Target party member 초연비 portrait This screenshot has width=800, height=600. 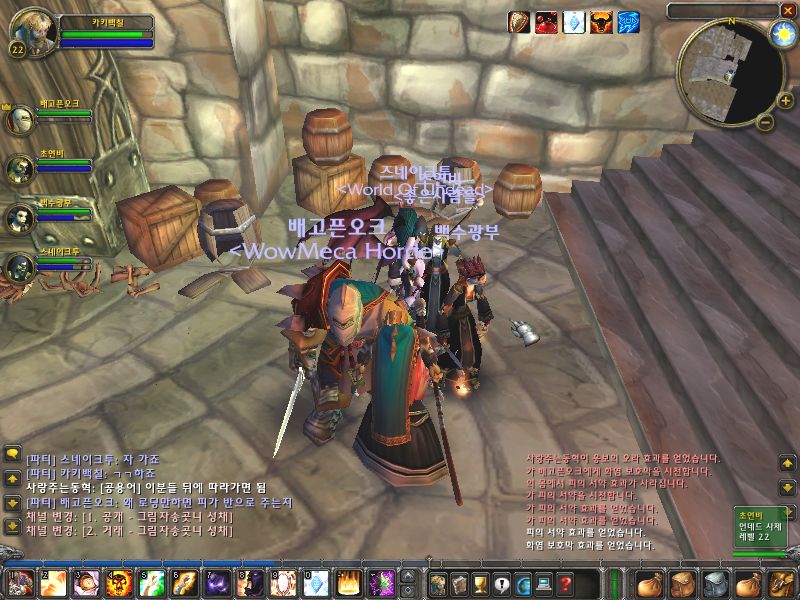(x=20, y=170)
